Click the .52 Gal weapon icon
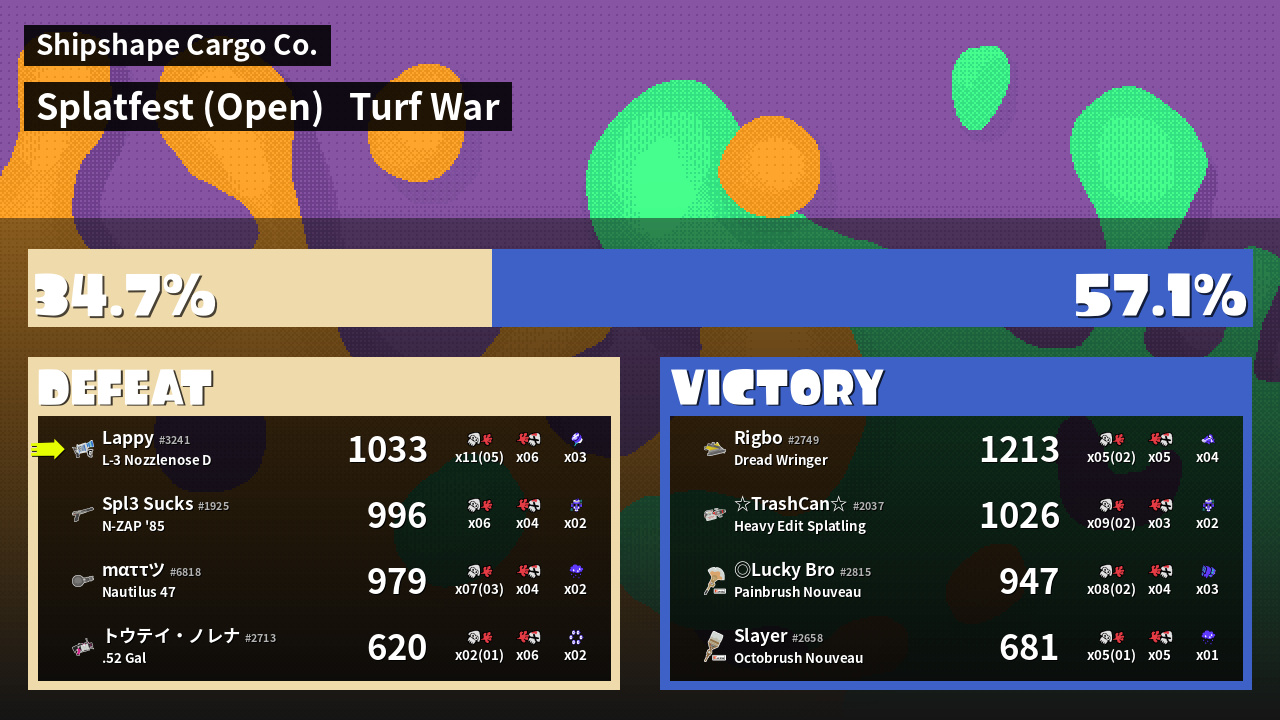Image resolution: width=1280 pixels, height=720 pixels. coord(83,647)
